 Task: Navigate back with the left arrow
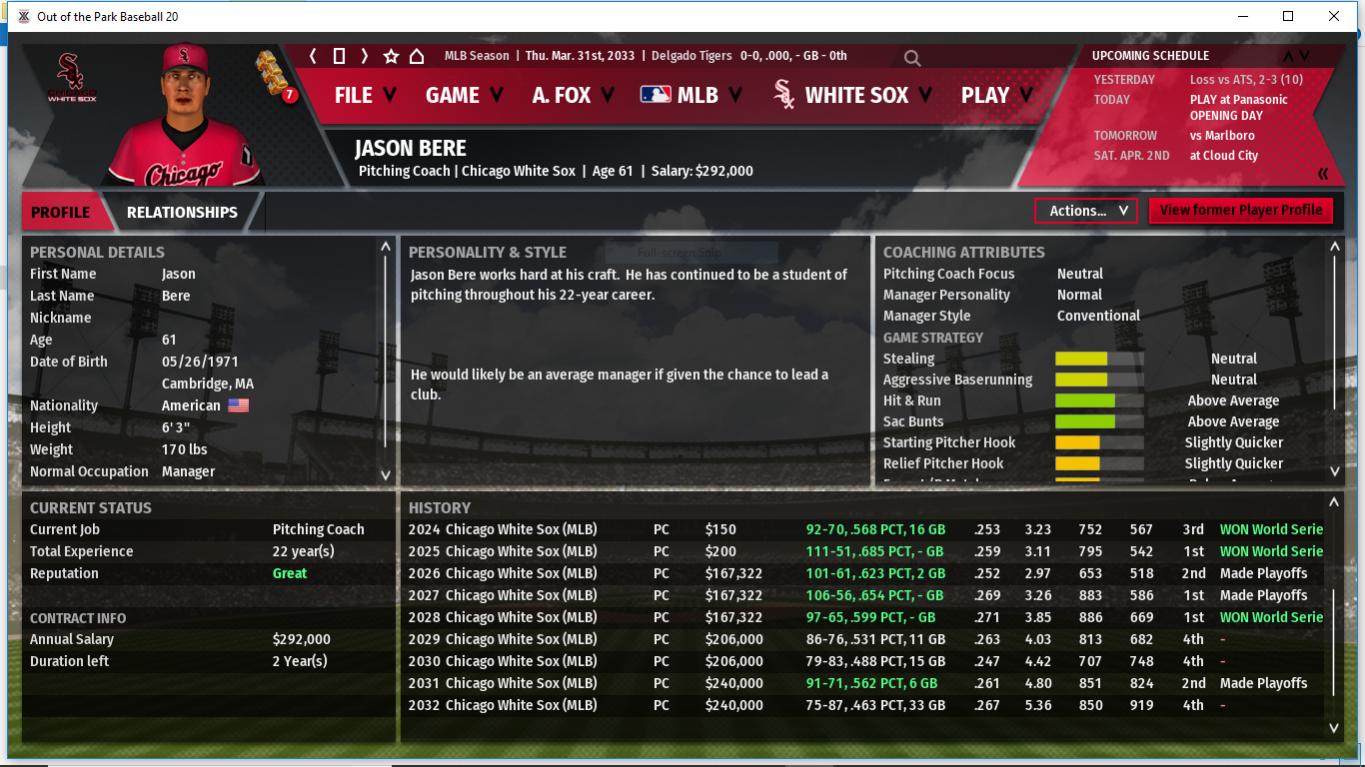313,56
